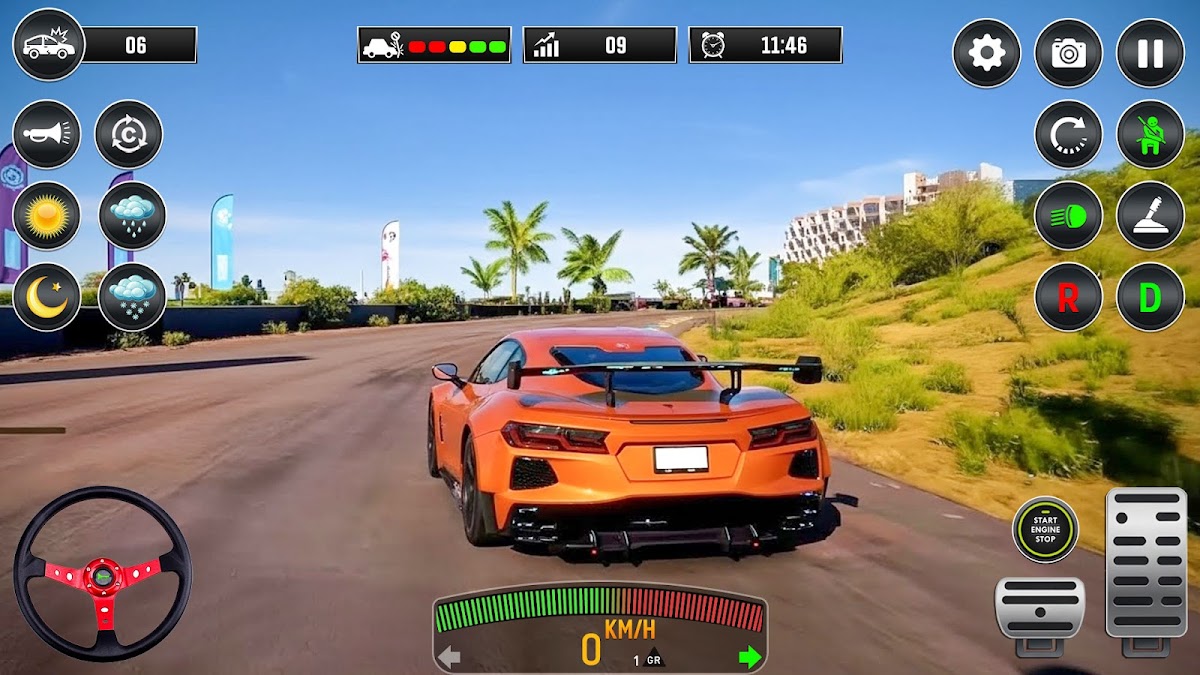Open the gear shifter control
The height and width of the screenshot is (675, 1200).
[1150, 215]
